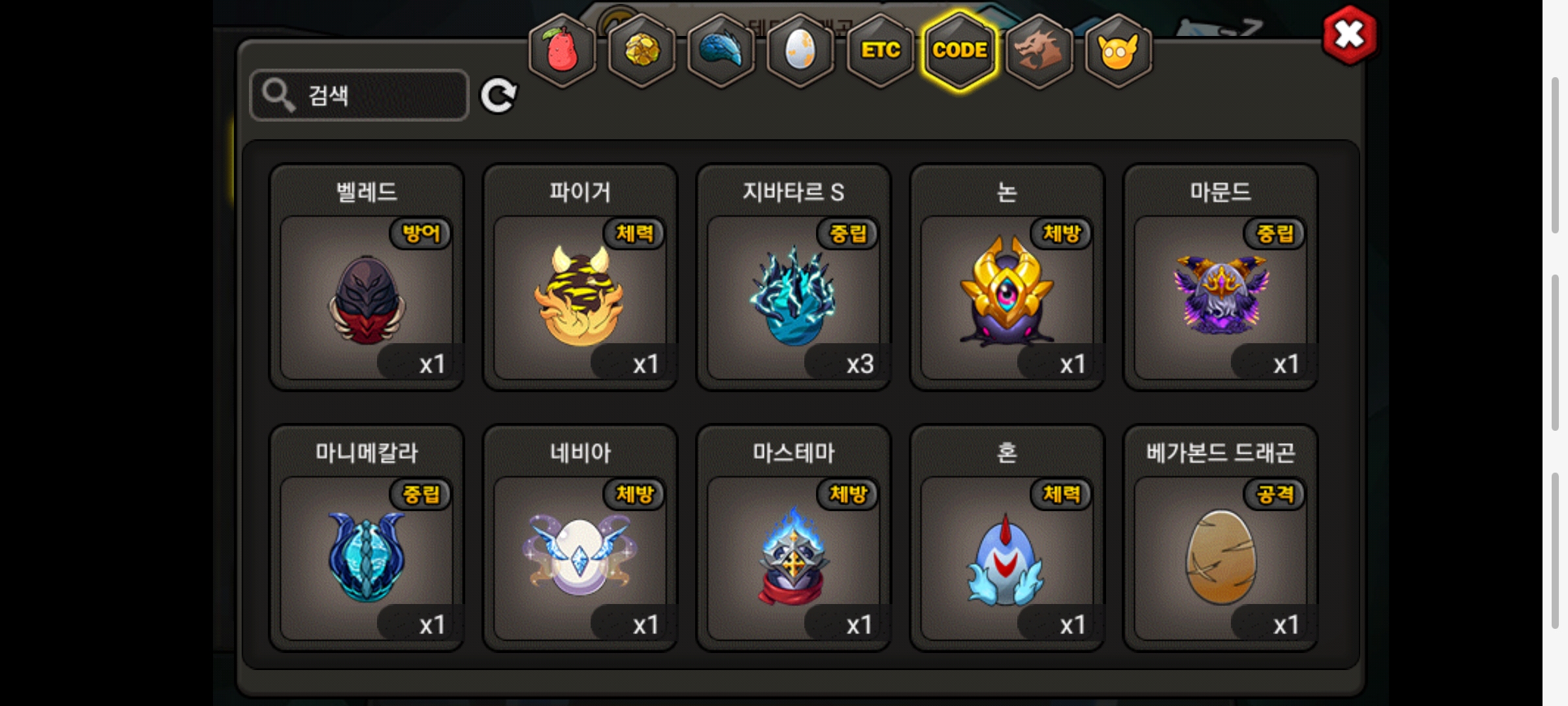1568x706 pixels.
Task: Switch to the yellow cat face tab
Action: point(1118,50)
